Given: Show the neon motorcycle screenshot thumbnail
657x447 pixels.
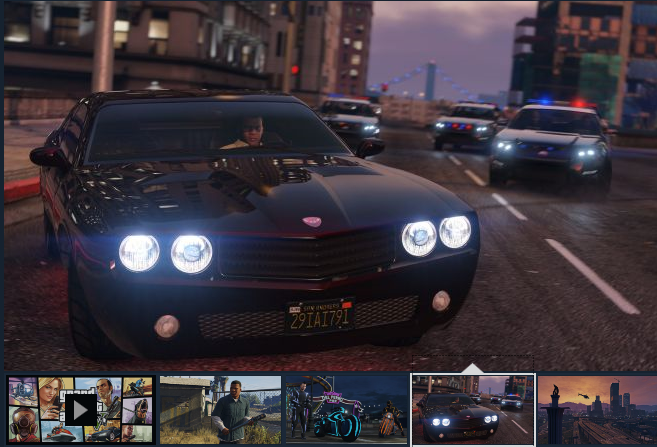Looking at the screenshot, I should tap(346, 410).
